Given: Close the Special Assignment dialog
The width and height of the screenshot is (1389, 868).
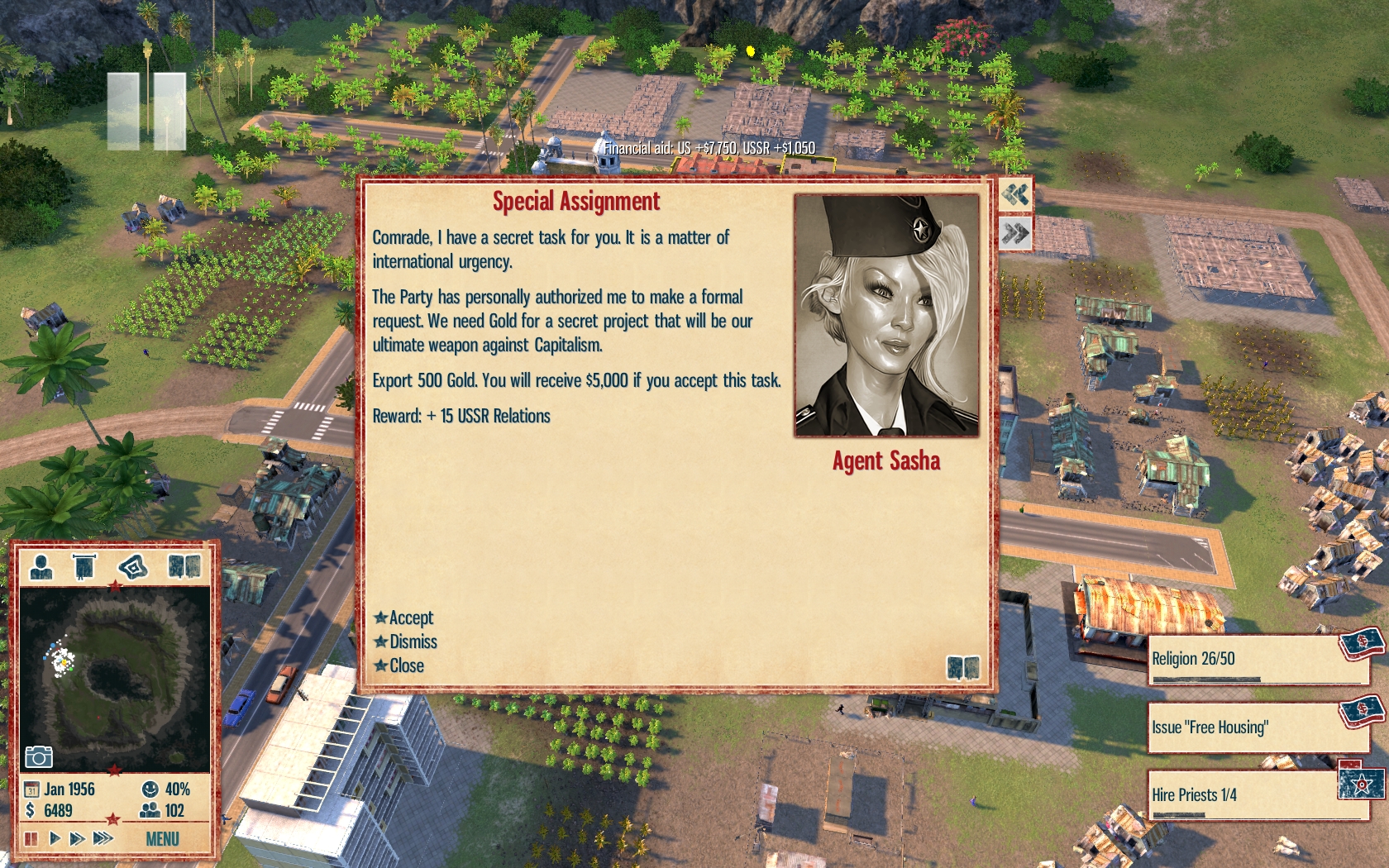Looking at the screenshot, I should click(x=406, y=665).
